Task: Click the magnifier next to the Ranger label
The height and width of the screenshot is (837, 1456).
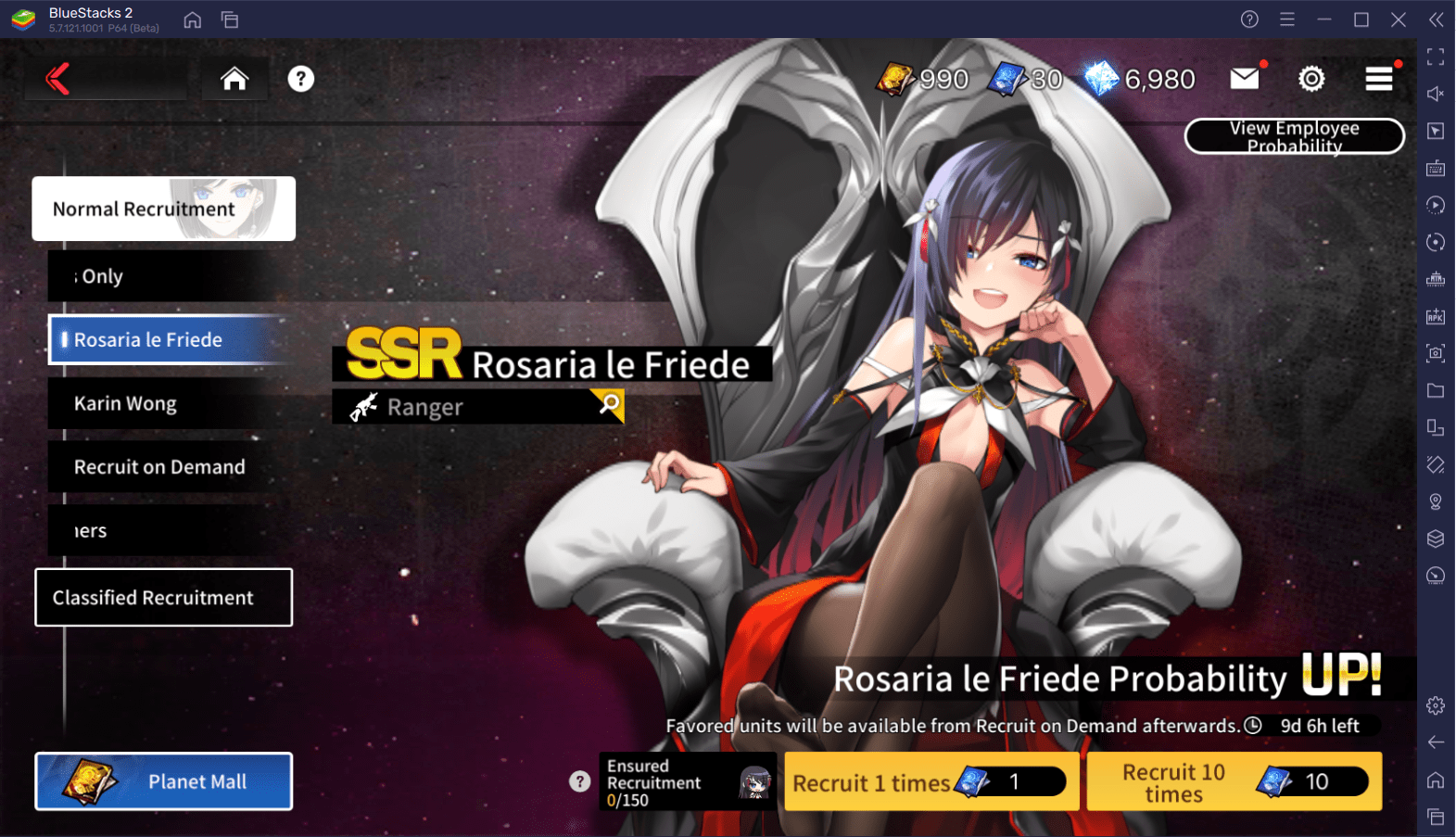Action: (607, 406)
